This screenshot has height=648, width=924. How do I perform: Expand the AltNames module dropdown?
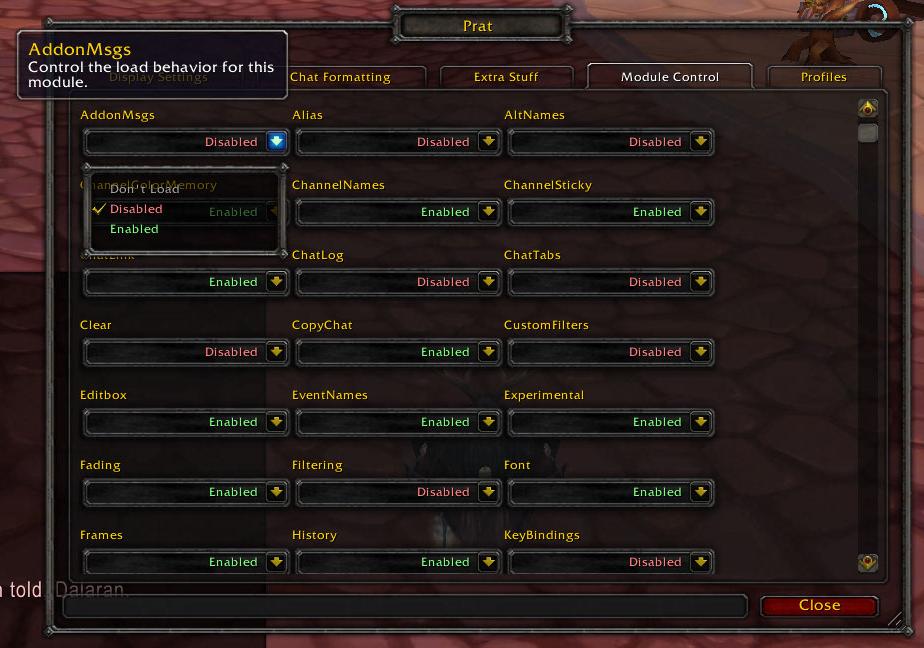point(700,142)
